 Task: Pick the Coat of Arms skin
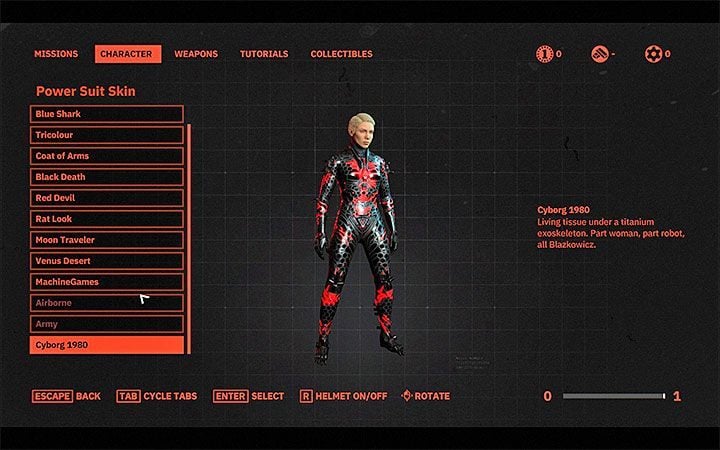coord(107,156)
